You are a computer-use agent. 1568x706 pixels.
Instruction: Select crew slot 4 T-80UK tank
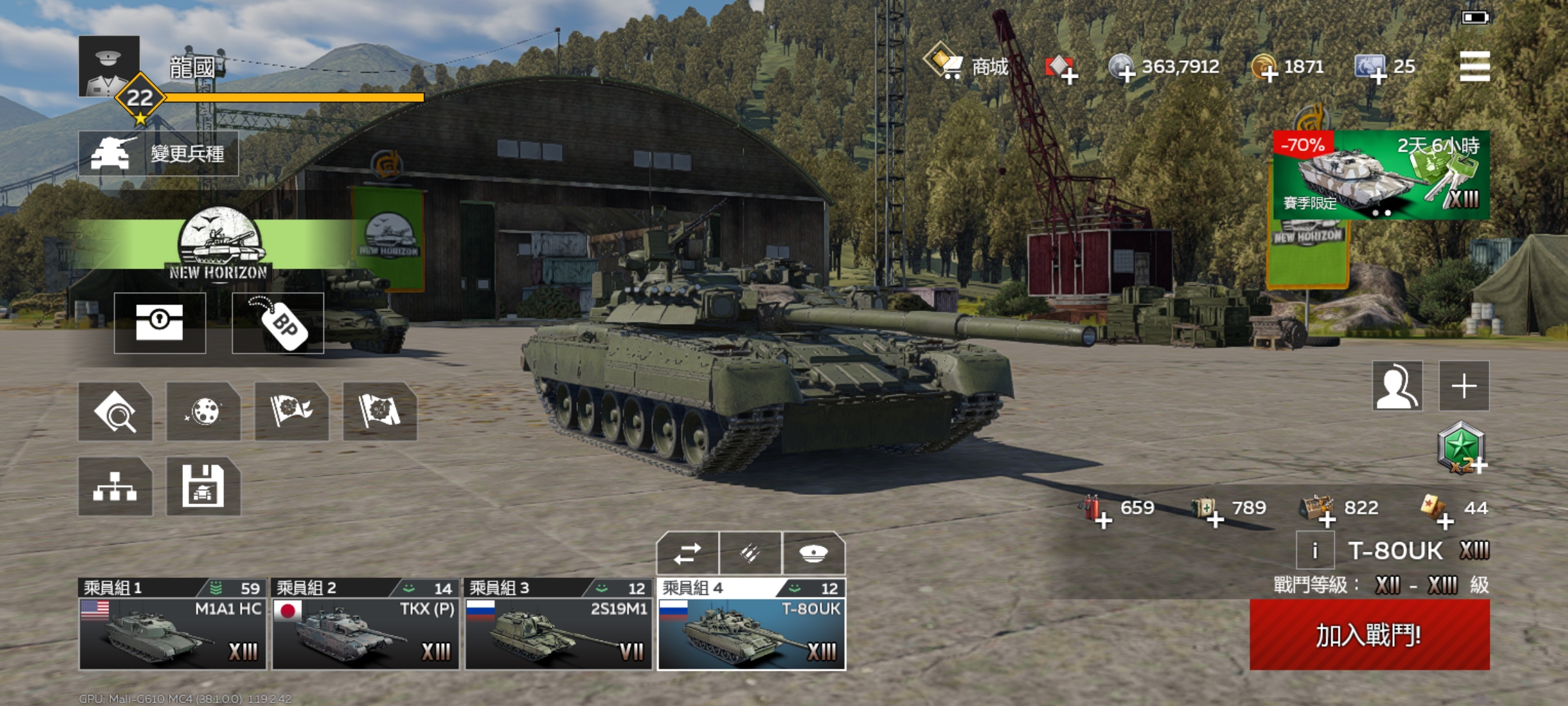coord(751,626)
